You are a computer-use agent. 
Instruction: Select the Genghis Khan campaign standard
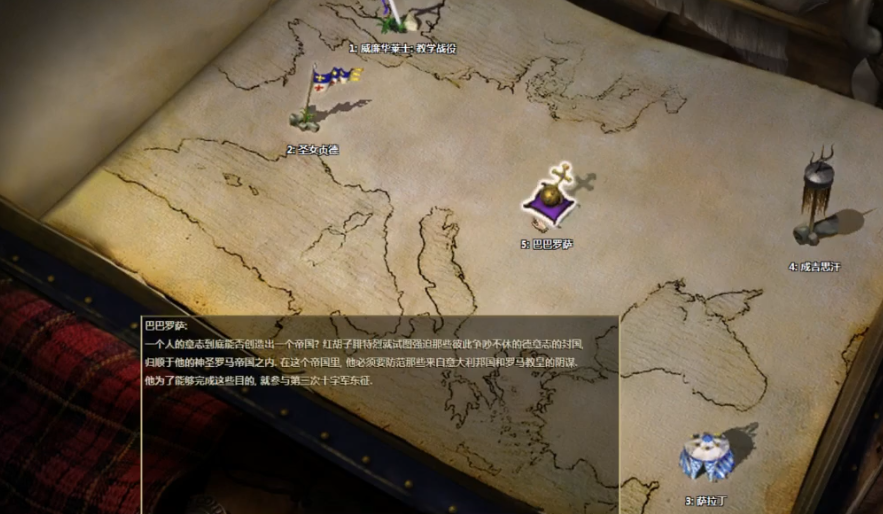point(820,202)
